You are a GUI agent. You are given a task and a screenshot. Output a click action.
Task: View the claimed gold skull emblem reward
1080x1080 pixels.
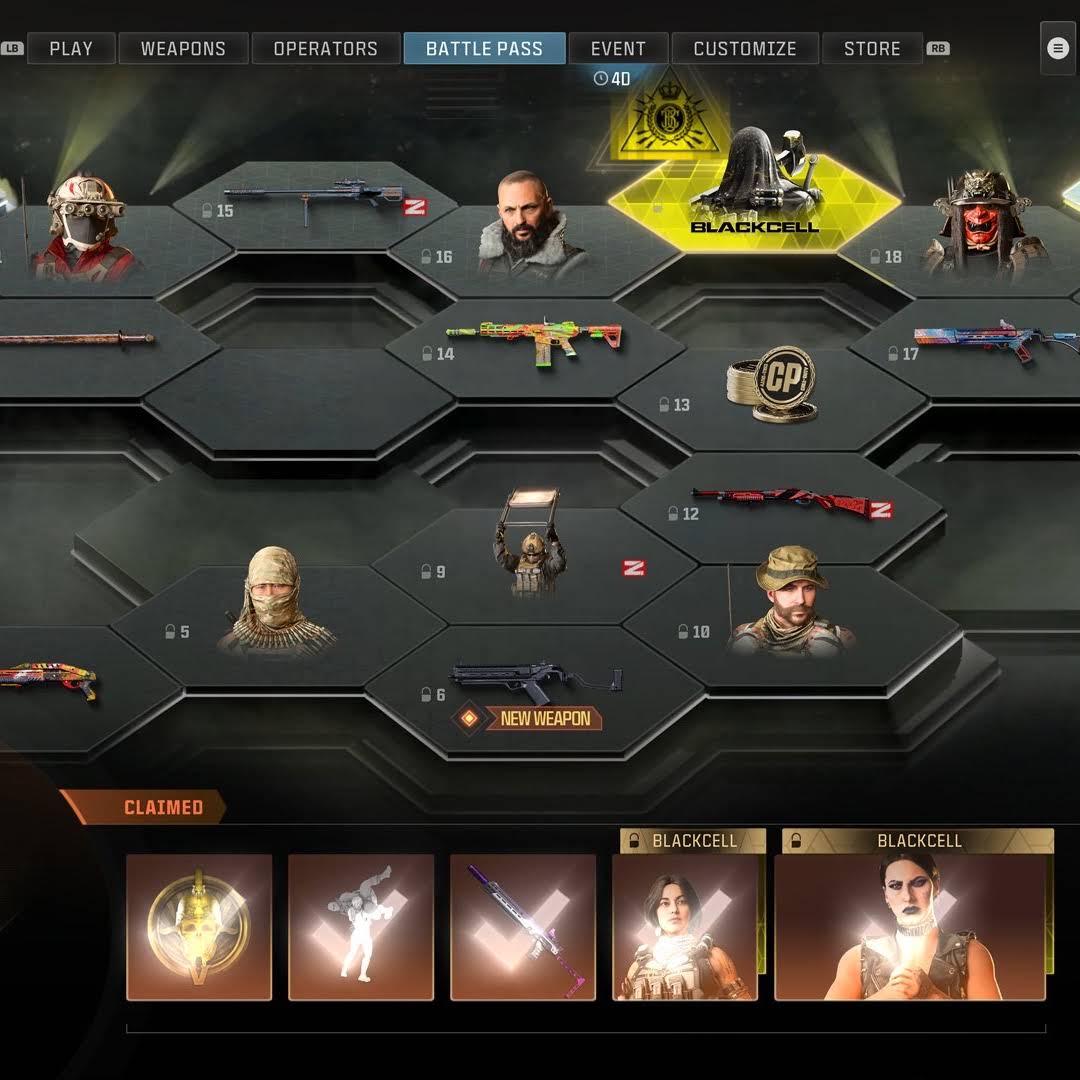coord(199,927)
